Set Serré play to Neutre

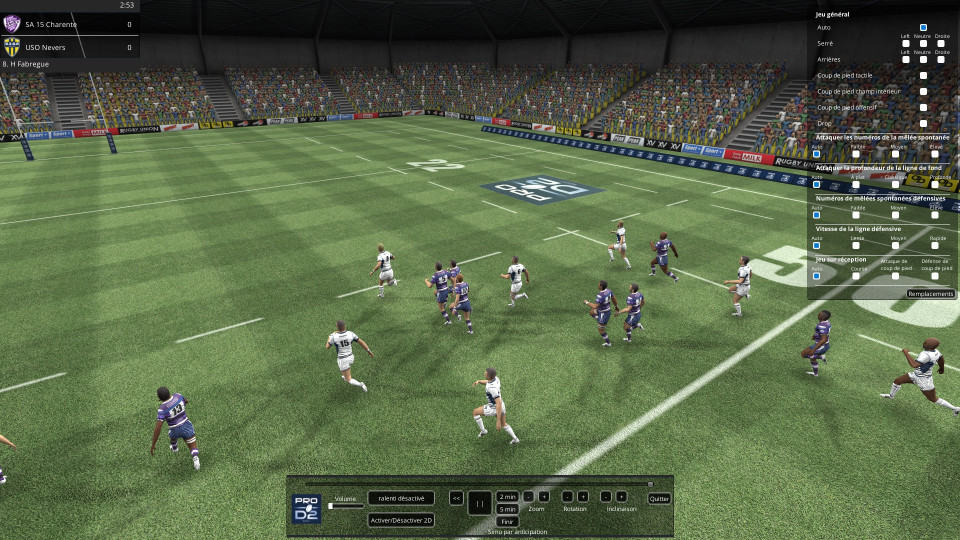923,44
